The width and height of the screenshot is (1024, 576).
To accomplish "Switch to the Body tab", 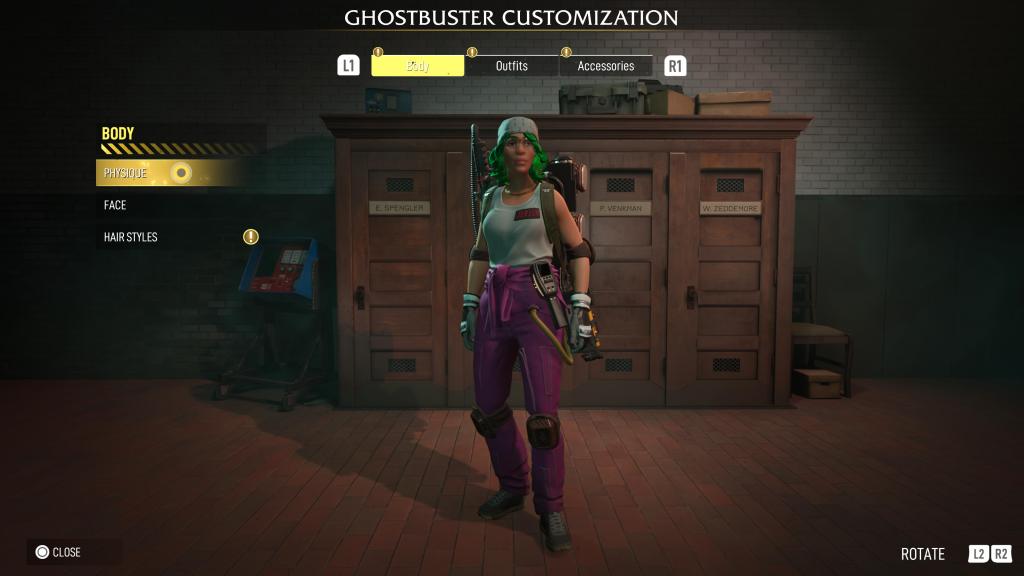I will click(x=418, y=66).
